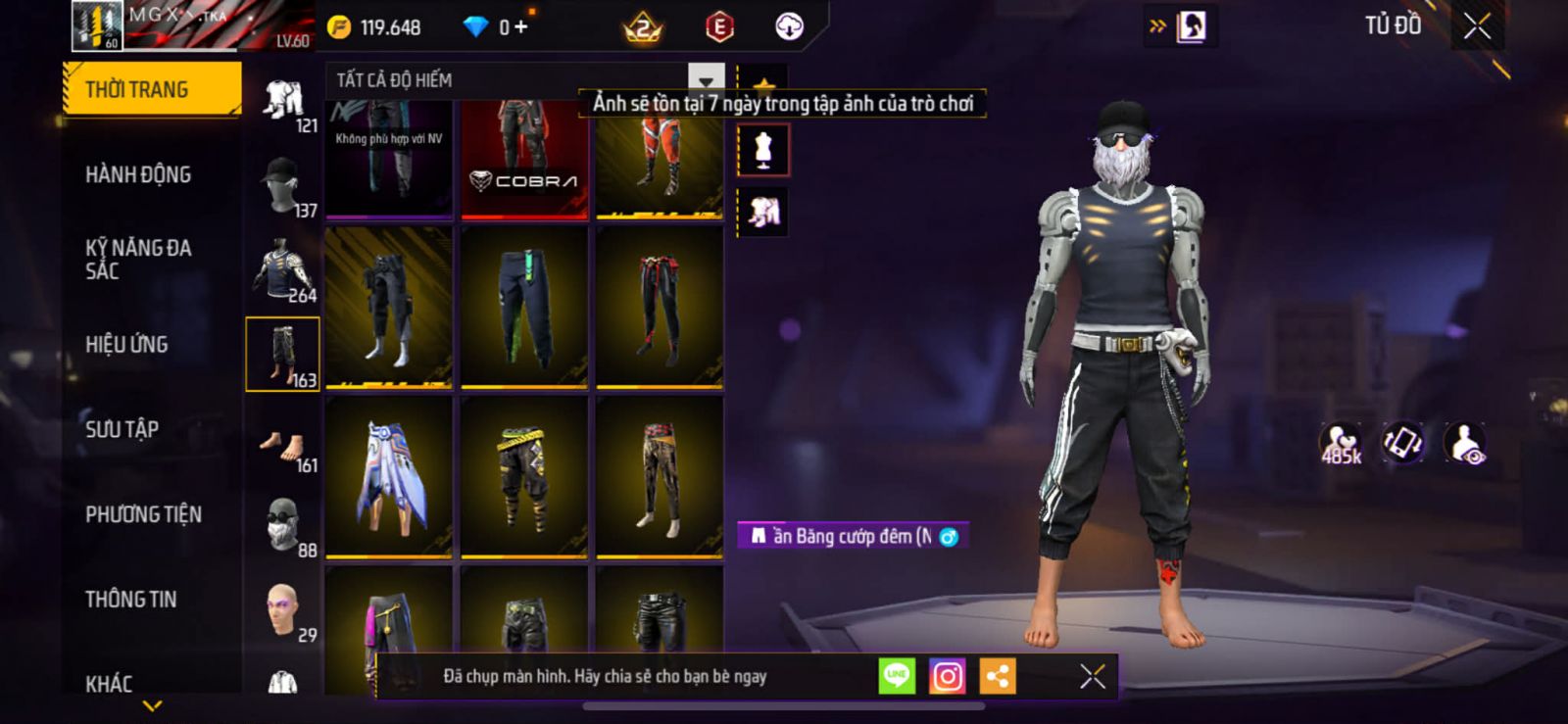Viewport: 1568px width, 724px height.
Task: Open the Thời Trang tab
Action: (151, 89)
